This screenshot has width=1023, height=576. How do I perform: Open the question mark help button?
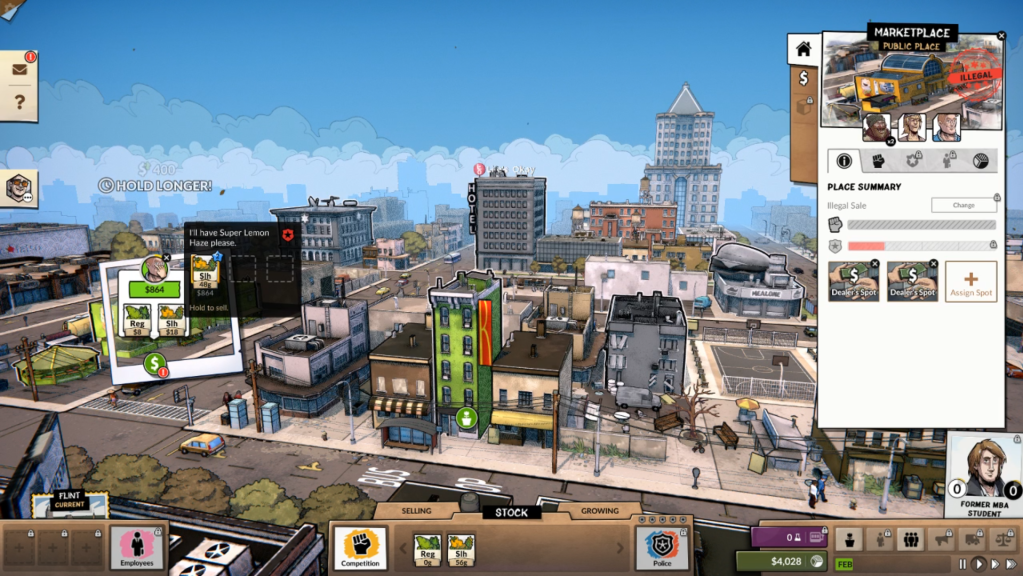pyautogui.click(x=19, y=102)
